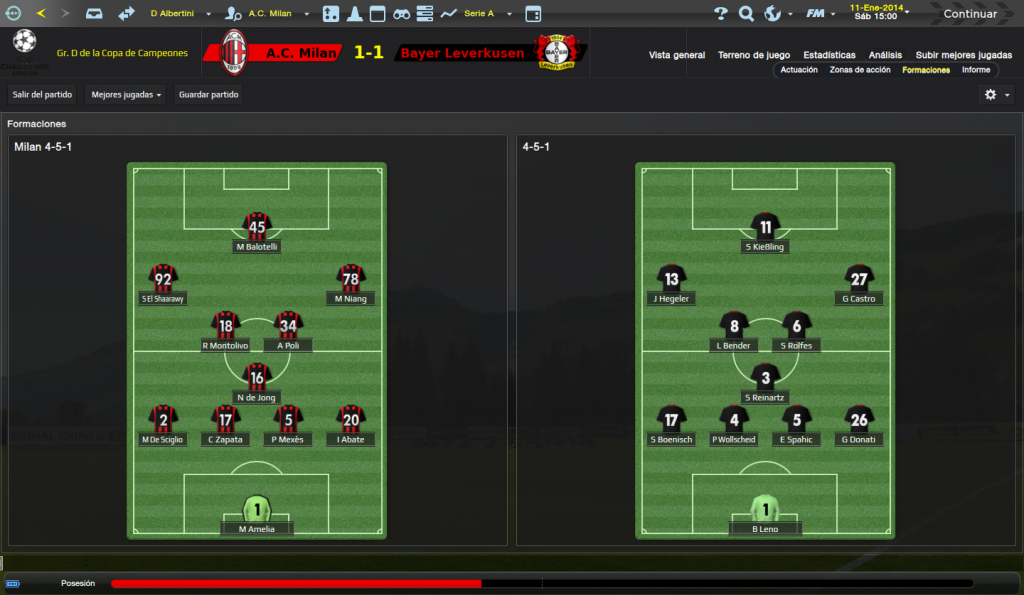Open the Mejores jugadas dropdown
This screenshot has width=1024, height=595.
[x=126, y=95]
